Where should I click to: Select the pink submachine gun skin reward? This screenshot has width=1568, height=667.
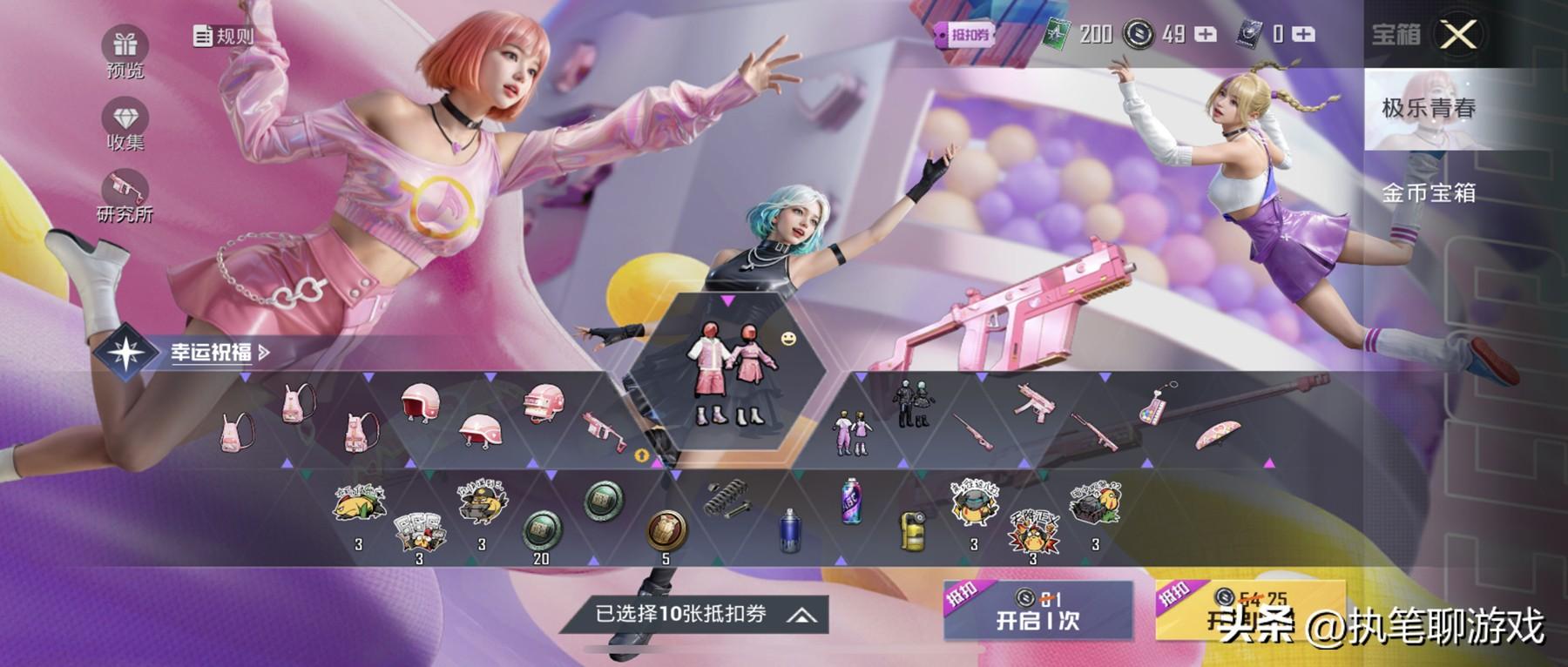(1034, 402)
